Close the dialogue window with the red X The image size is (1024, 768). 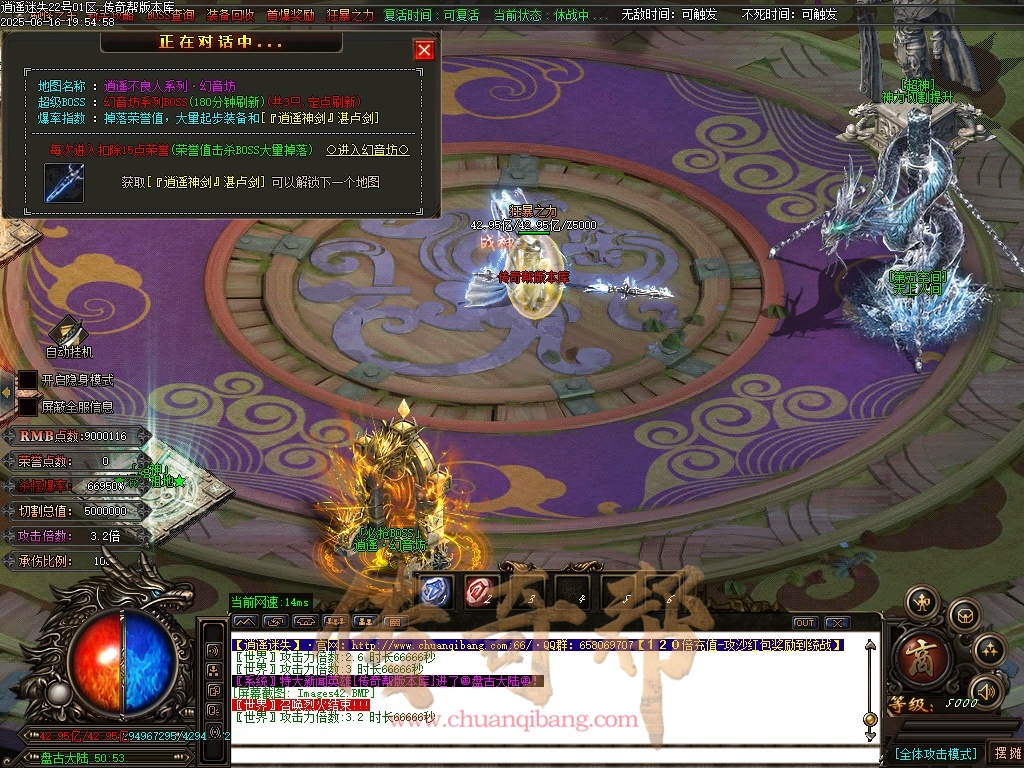424,50
